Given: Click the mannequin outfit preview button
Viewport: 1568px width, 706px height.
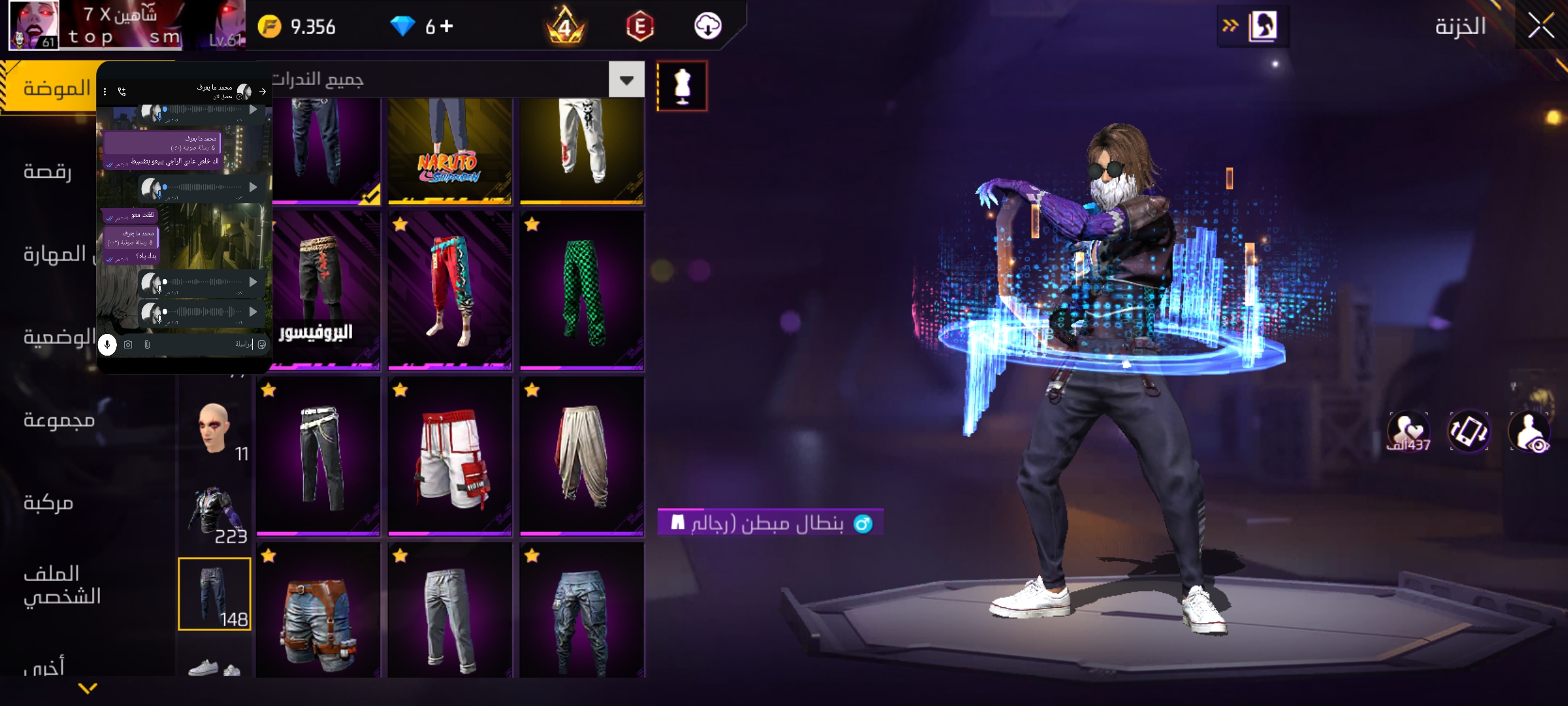Looking at the screenshot, I should 682,86.
